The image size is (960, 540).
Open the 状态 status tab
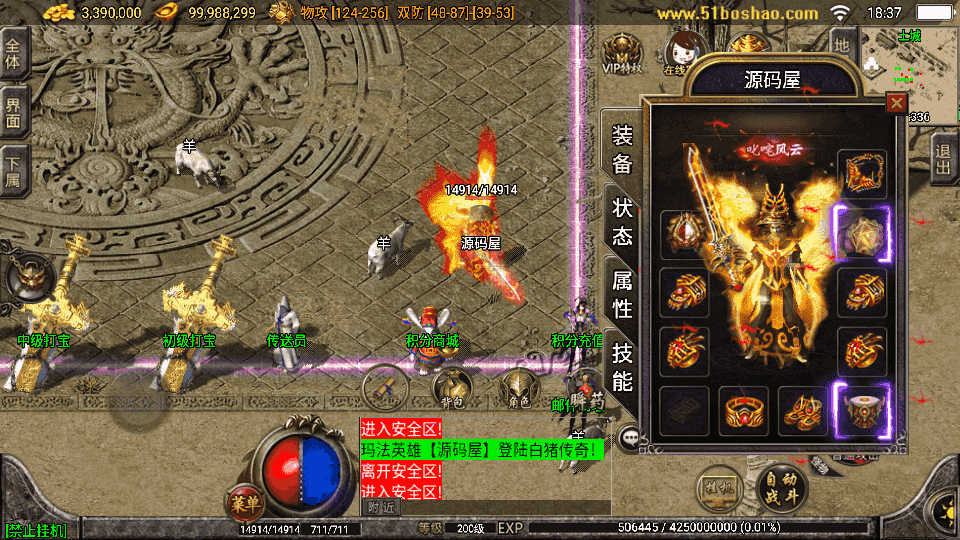(x=622, y=222)
